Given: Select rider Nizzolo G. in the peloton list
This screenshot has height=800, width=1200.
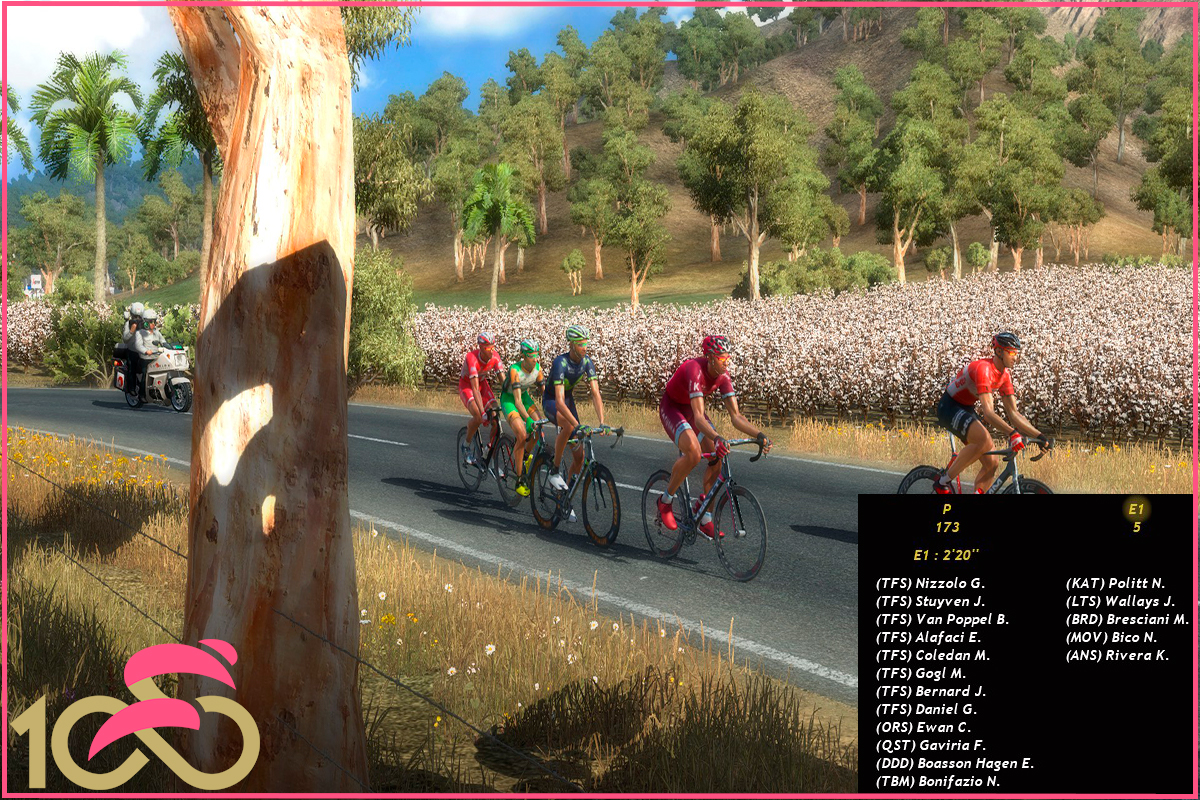Looking at the screenshot, I should click(930, 583).
